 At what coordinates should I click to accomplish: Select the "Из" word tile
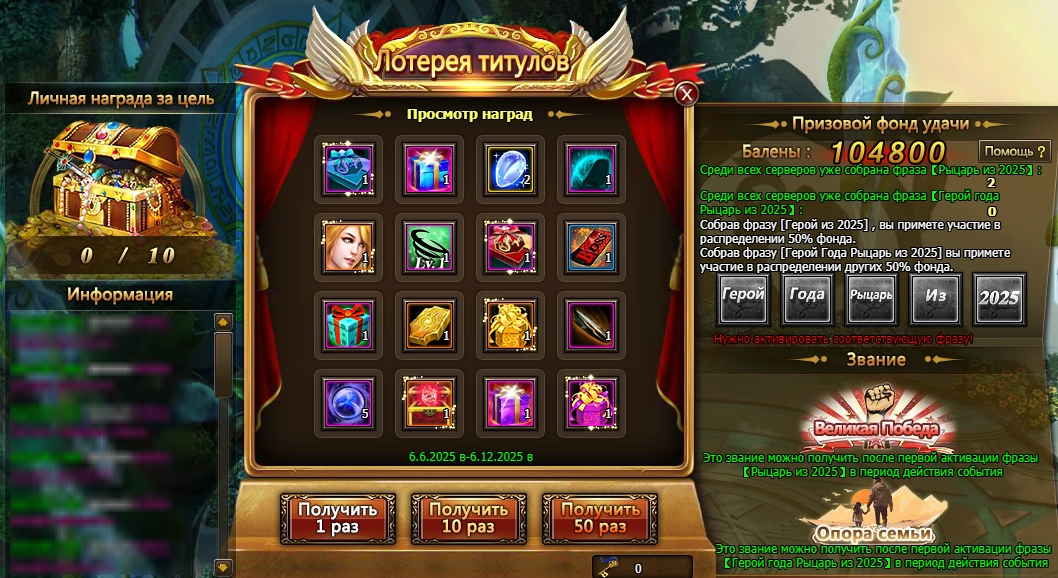pyautogui.click(x=935, y=298)
